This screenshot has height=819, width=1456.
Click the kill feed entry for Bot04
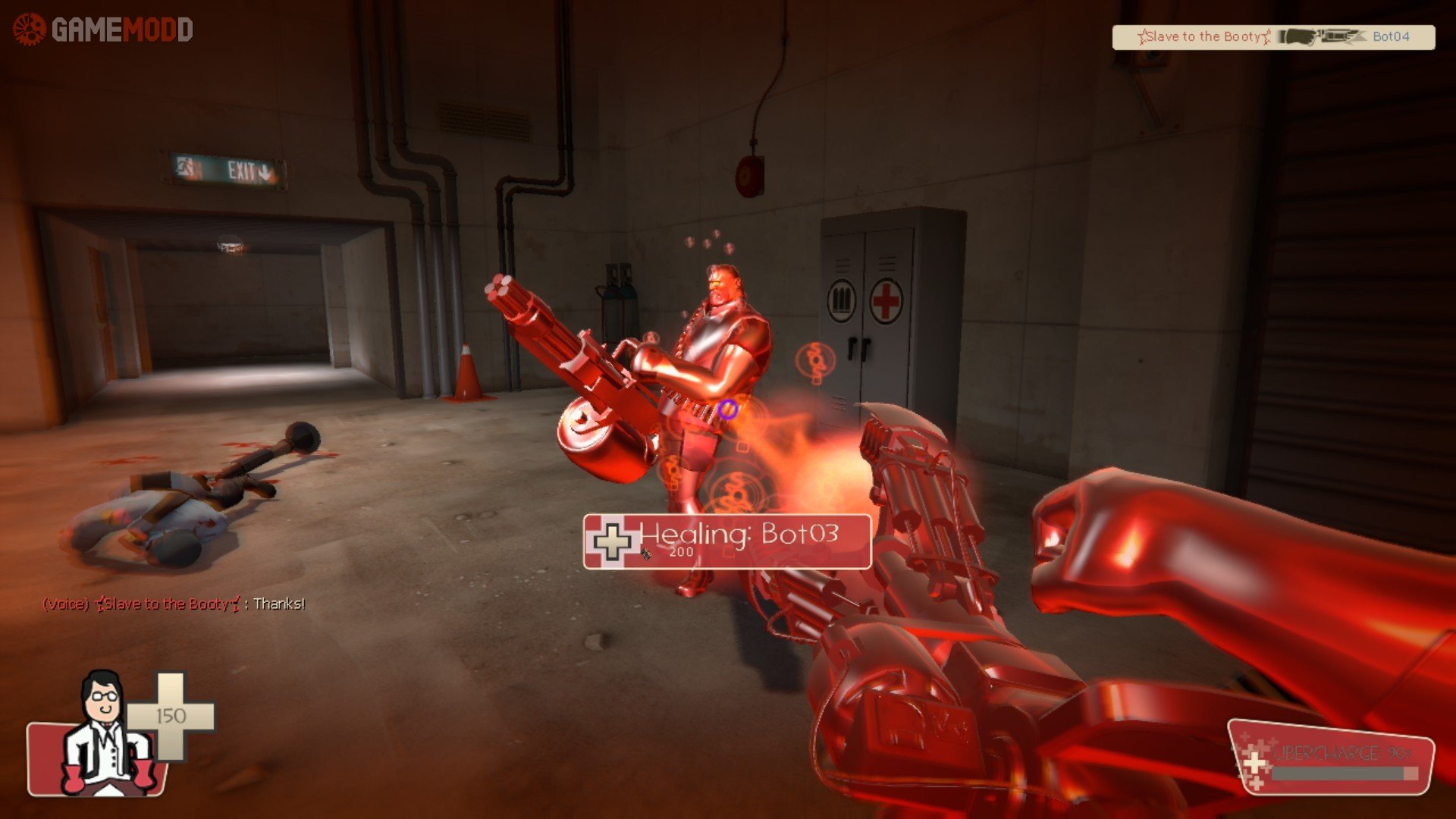[1273, 37]
